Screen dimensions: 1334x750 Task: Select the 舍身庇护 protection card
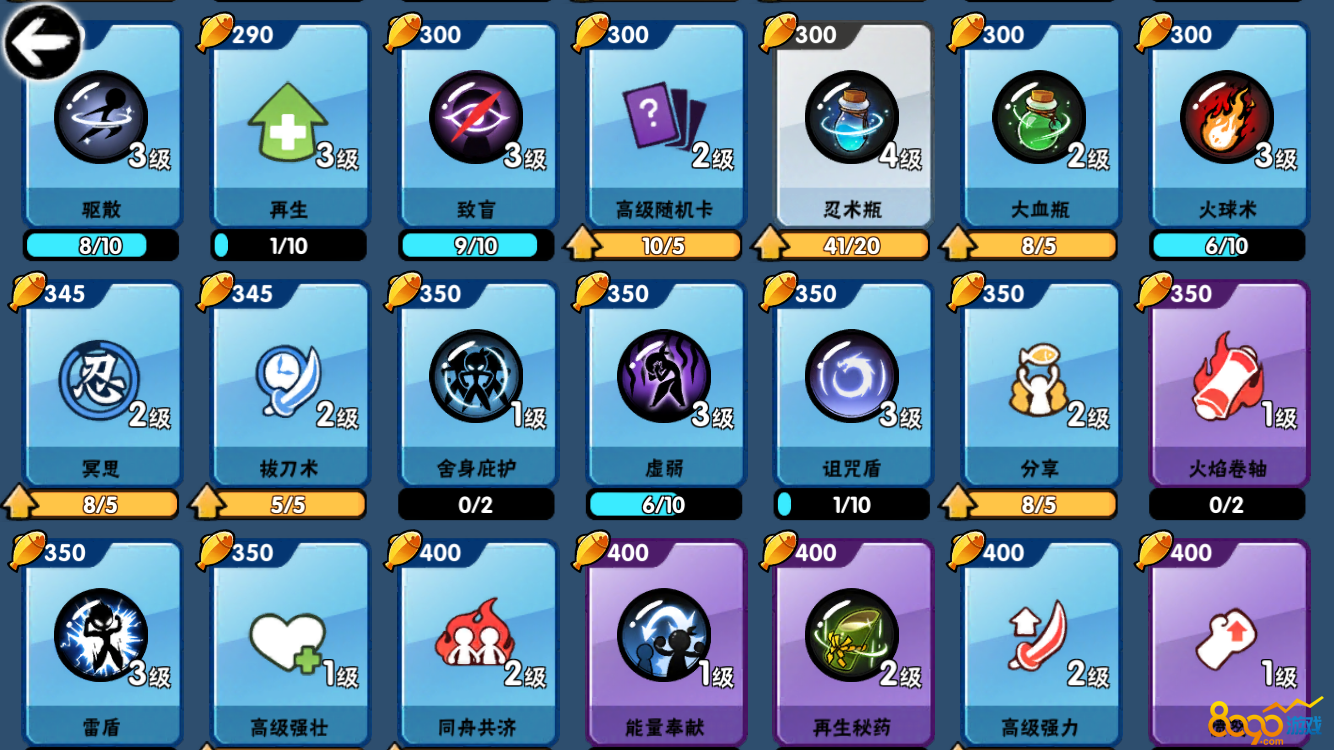(x=476, y=385)
